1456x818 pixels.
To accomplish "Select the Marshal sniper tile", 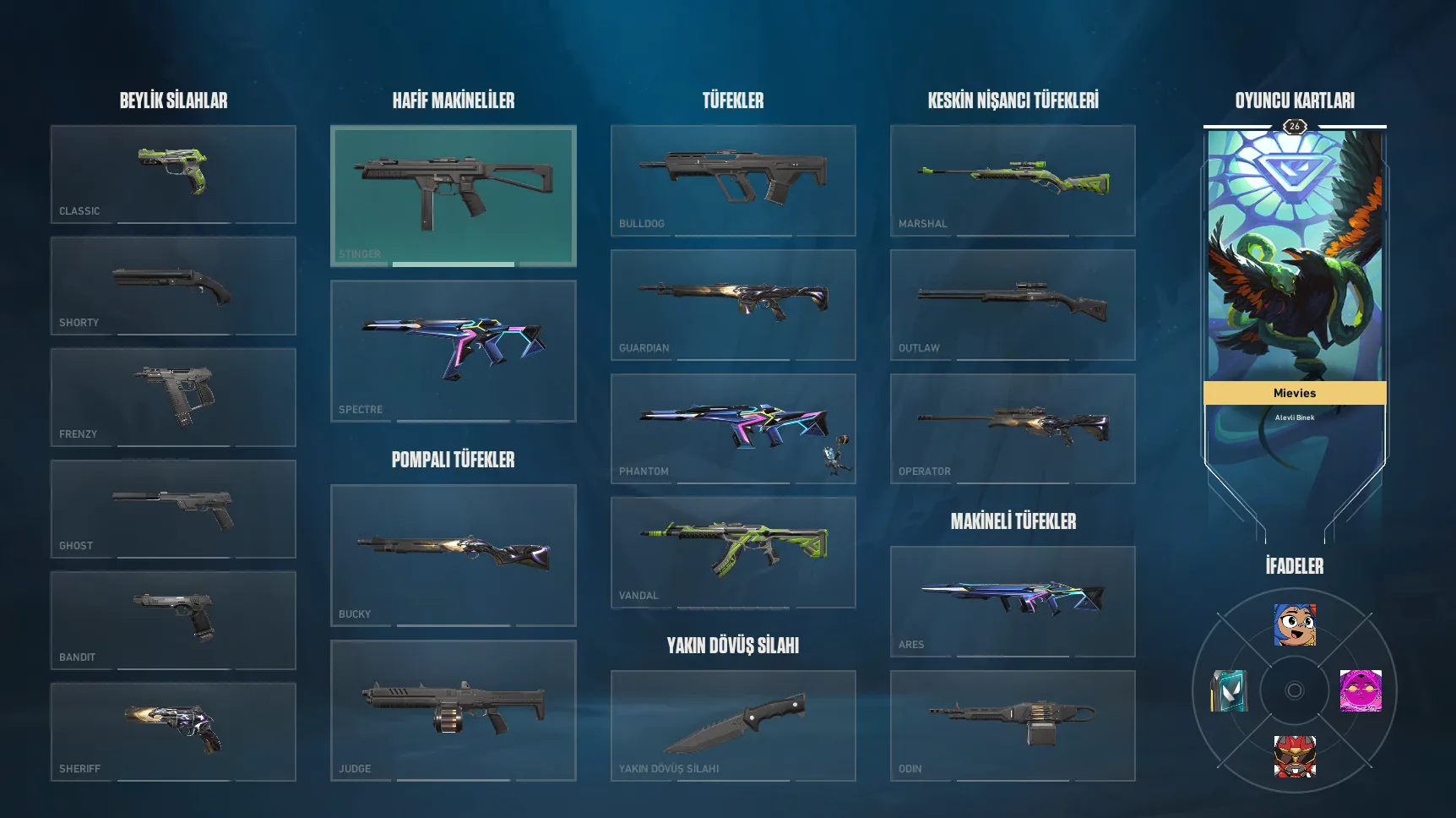I will point(1013,181).
